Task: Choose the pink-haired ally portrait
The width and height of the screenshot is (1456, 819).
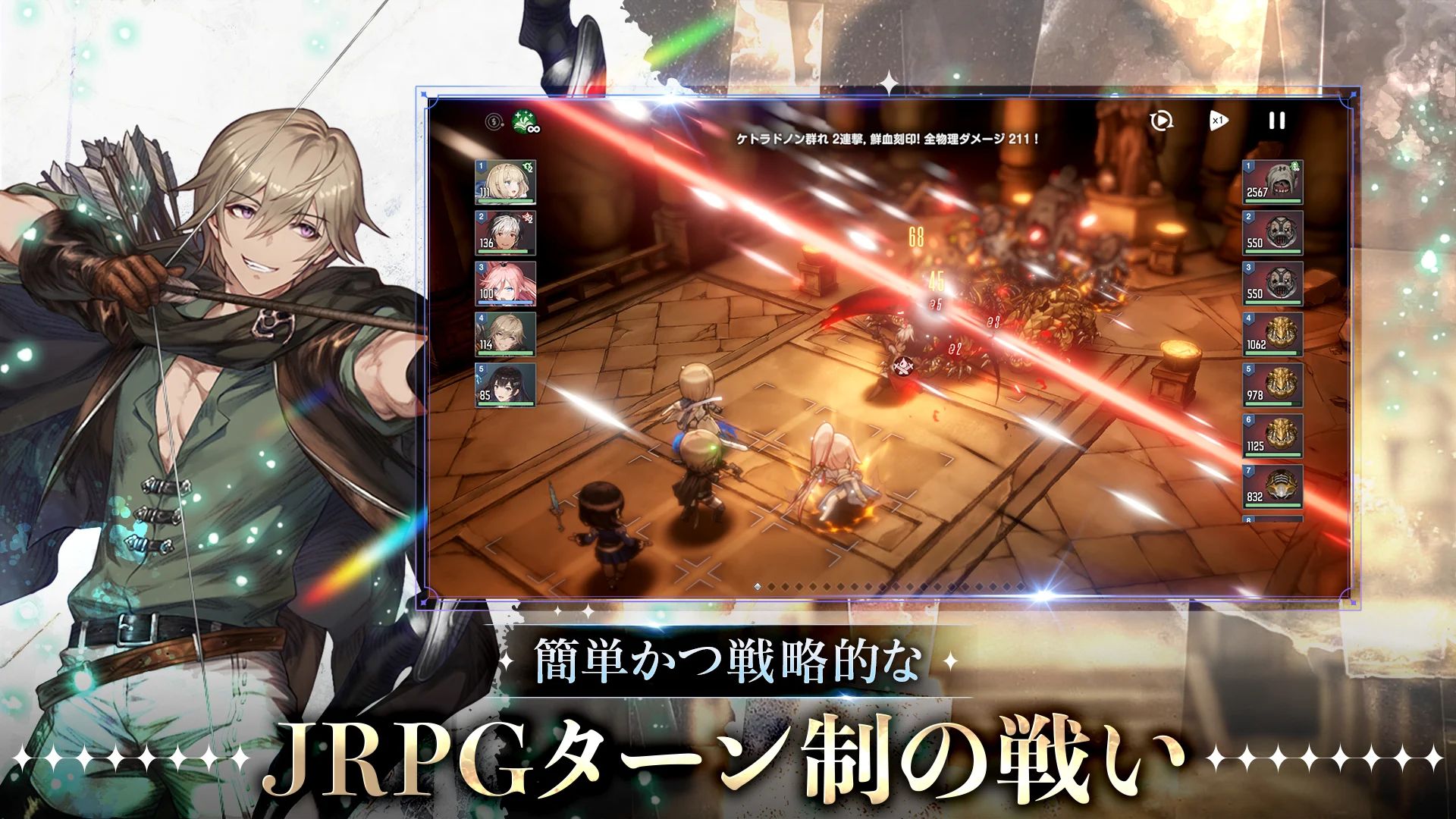Action: click(x=505, y=284)
